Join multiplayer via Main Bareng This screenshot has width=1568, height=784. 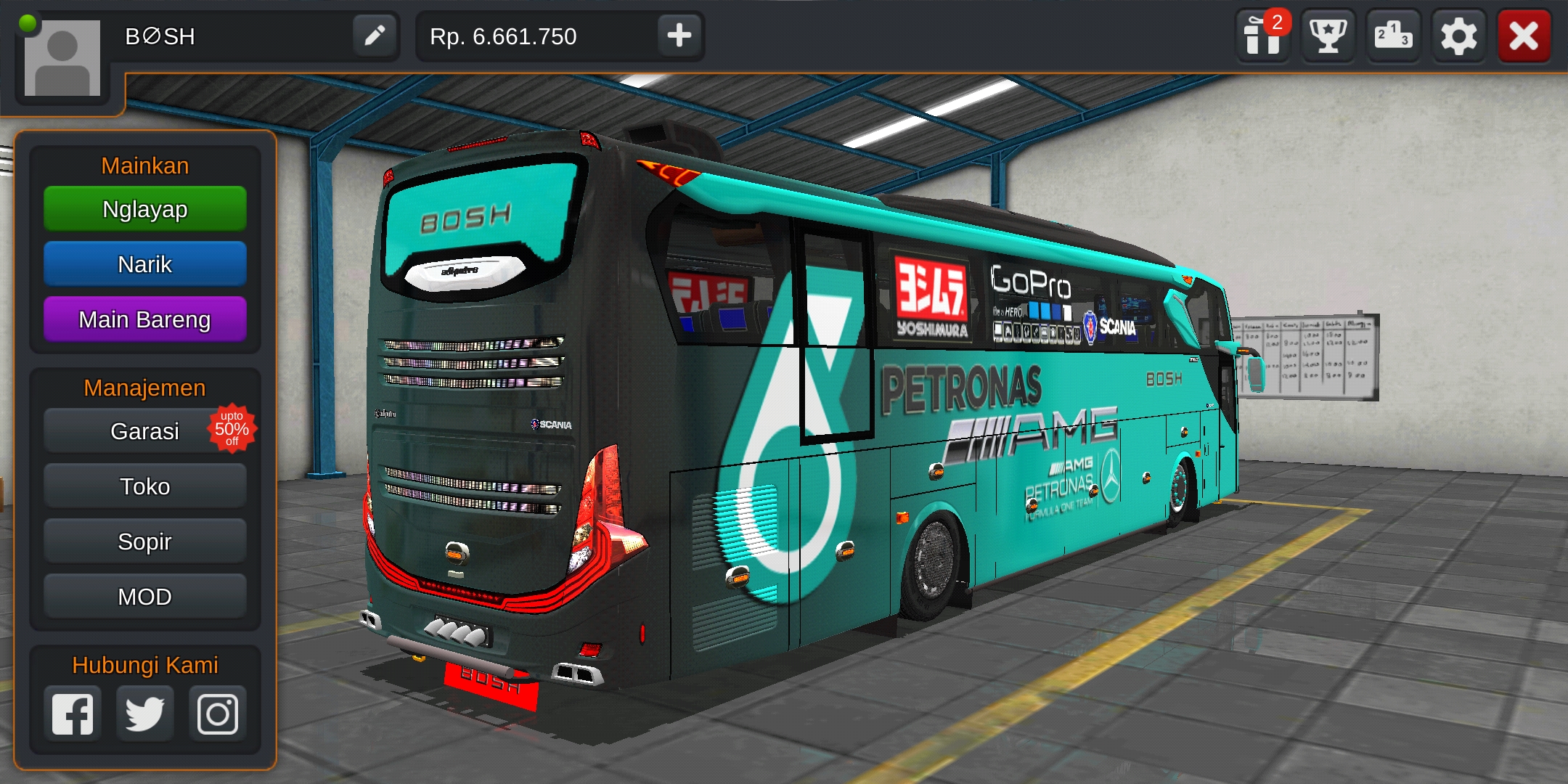click(x=144, y=319)
